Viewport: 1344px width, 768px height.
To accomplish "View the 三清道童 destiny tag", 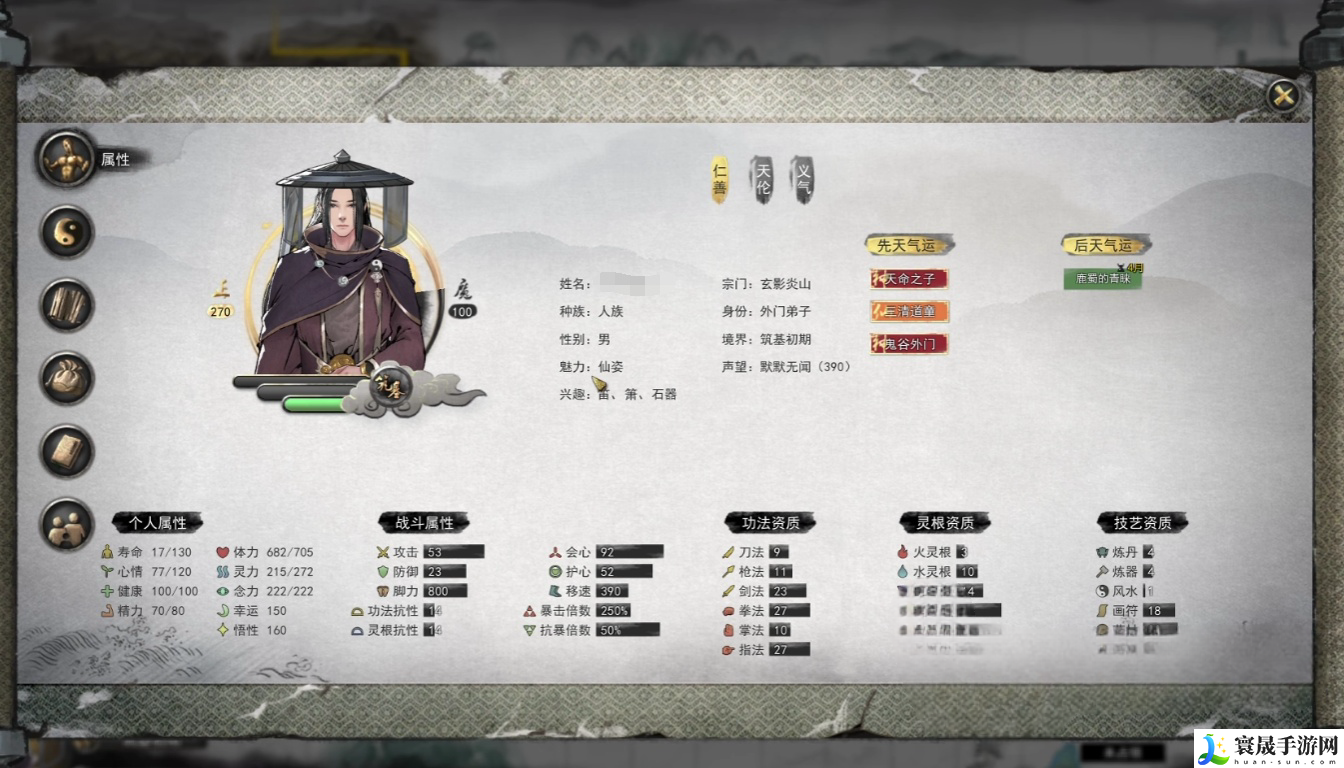I will pos(909,311).
